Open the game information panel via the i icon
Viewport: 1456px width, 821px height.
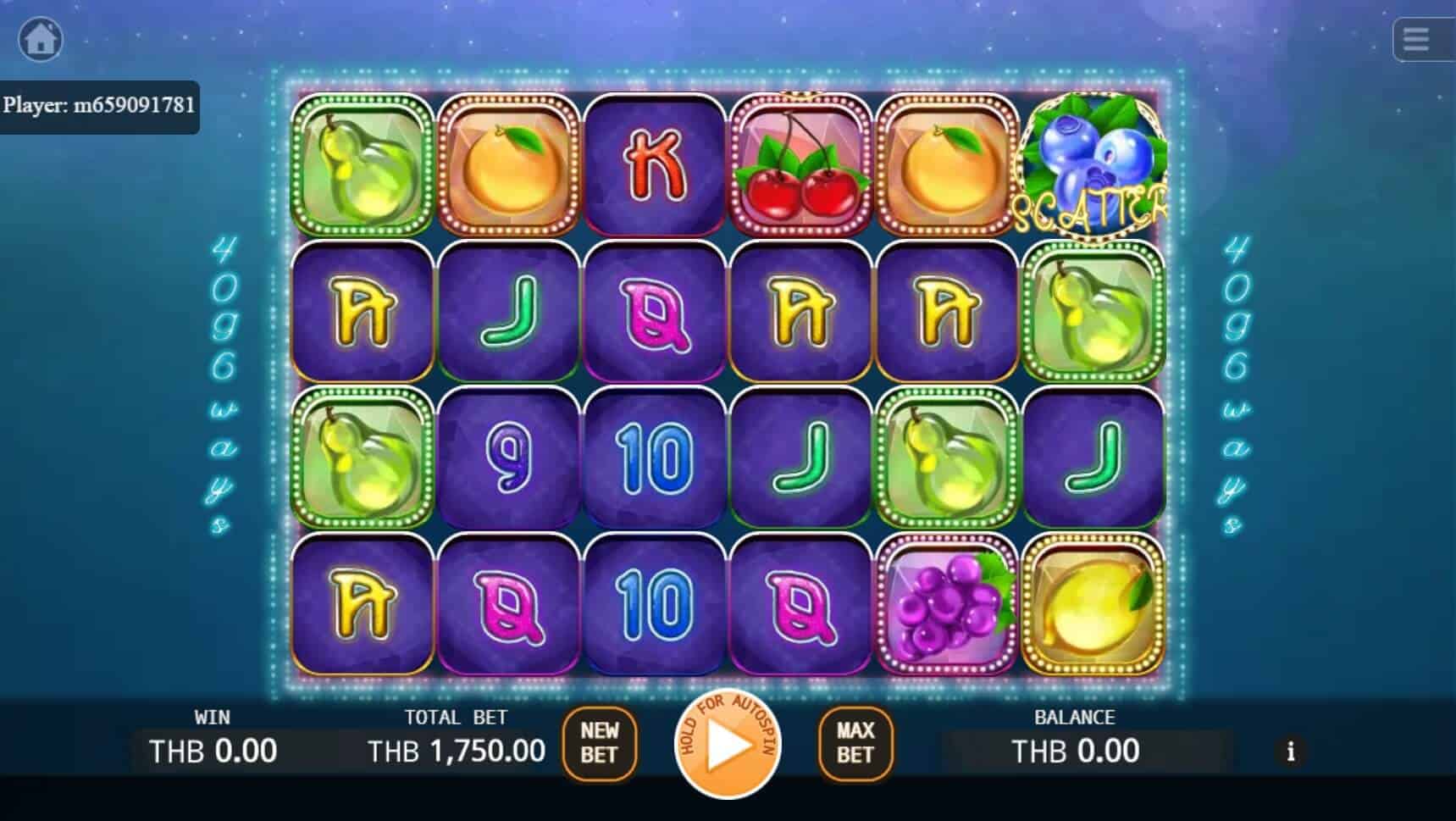[1291, 752]
